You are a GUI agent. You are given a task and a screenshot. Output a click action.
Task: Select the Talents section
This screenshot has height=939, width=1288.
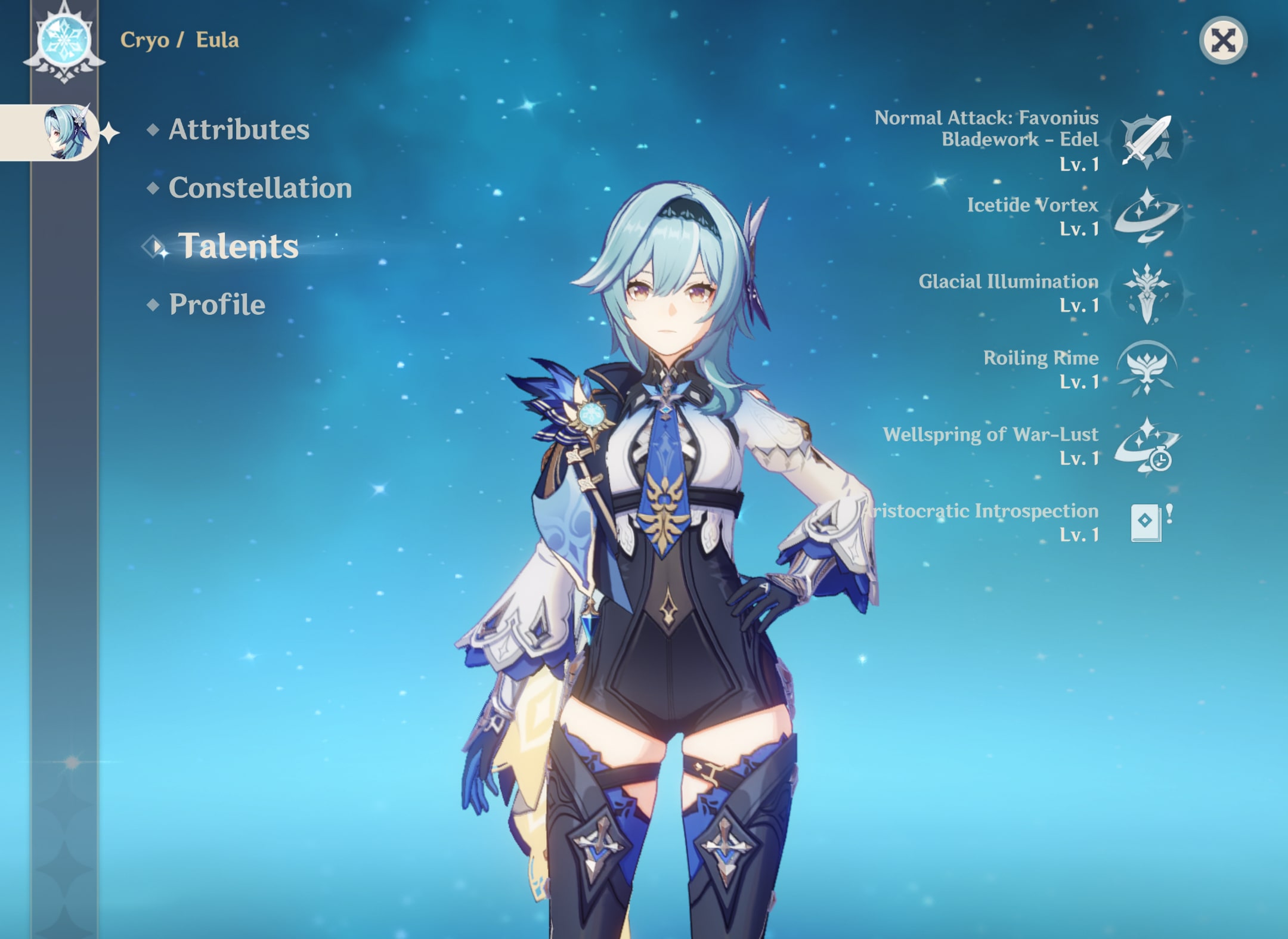241,247
